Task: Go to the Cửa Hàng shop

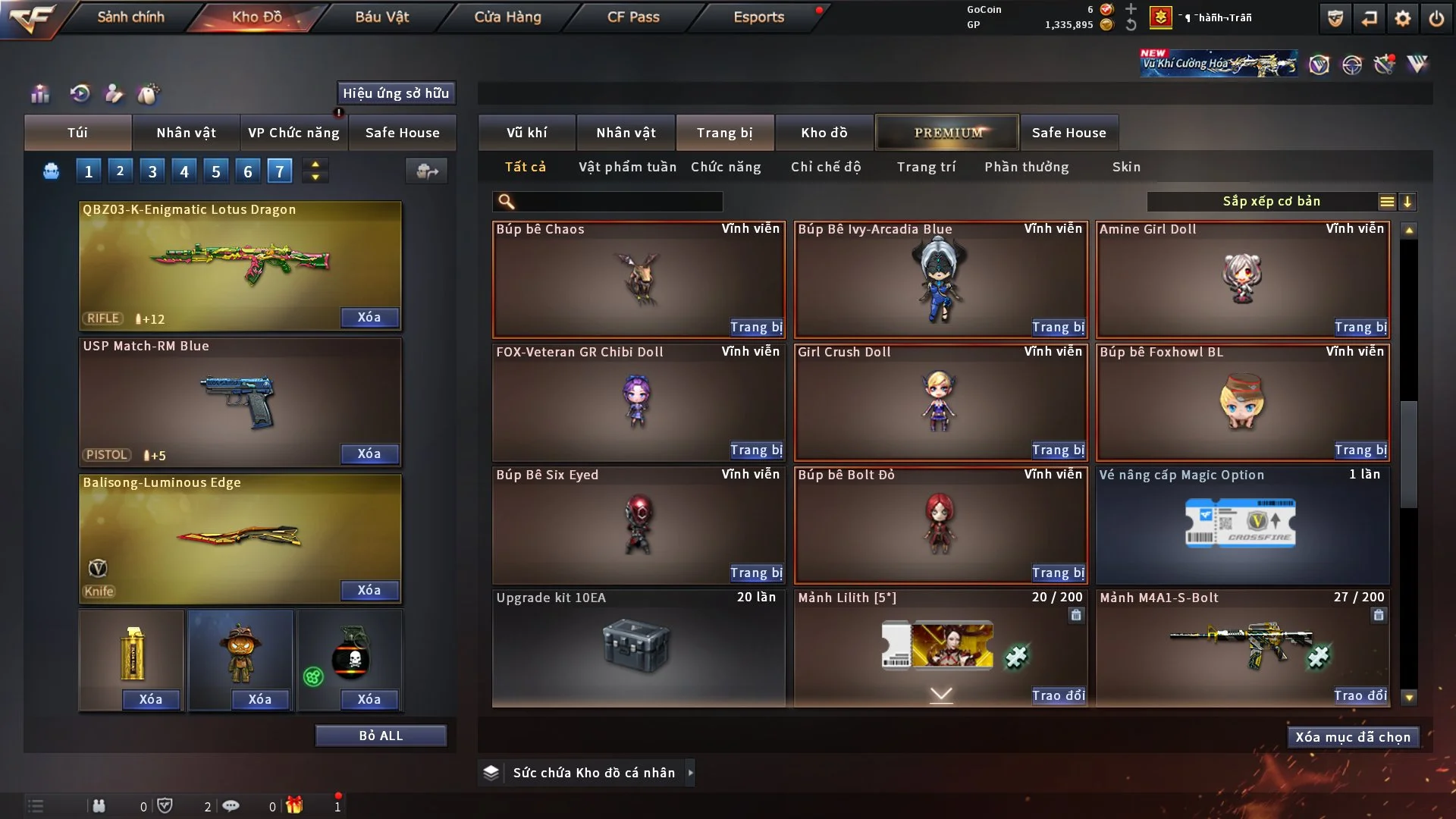Action: click(507, 17)
